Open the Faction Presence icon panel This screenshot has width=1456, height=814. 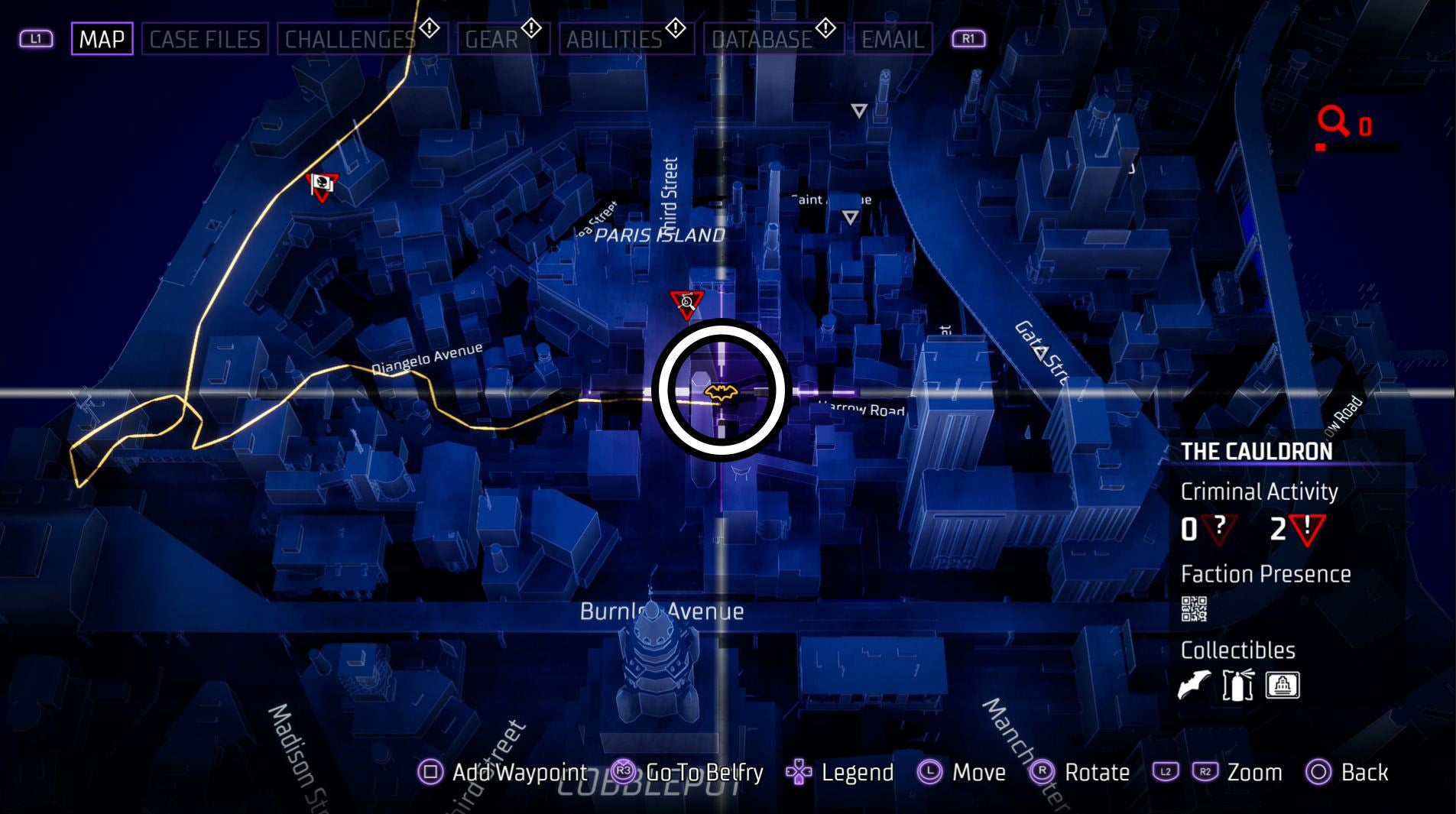[x=1196, y=608]
